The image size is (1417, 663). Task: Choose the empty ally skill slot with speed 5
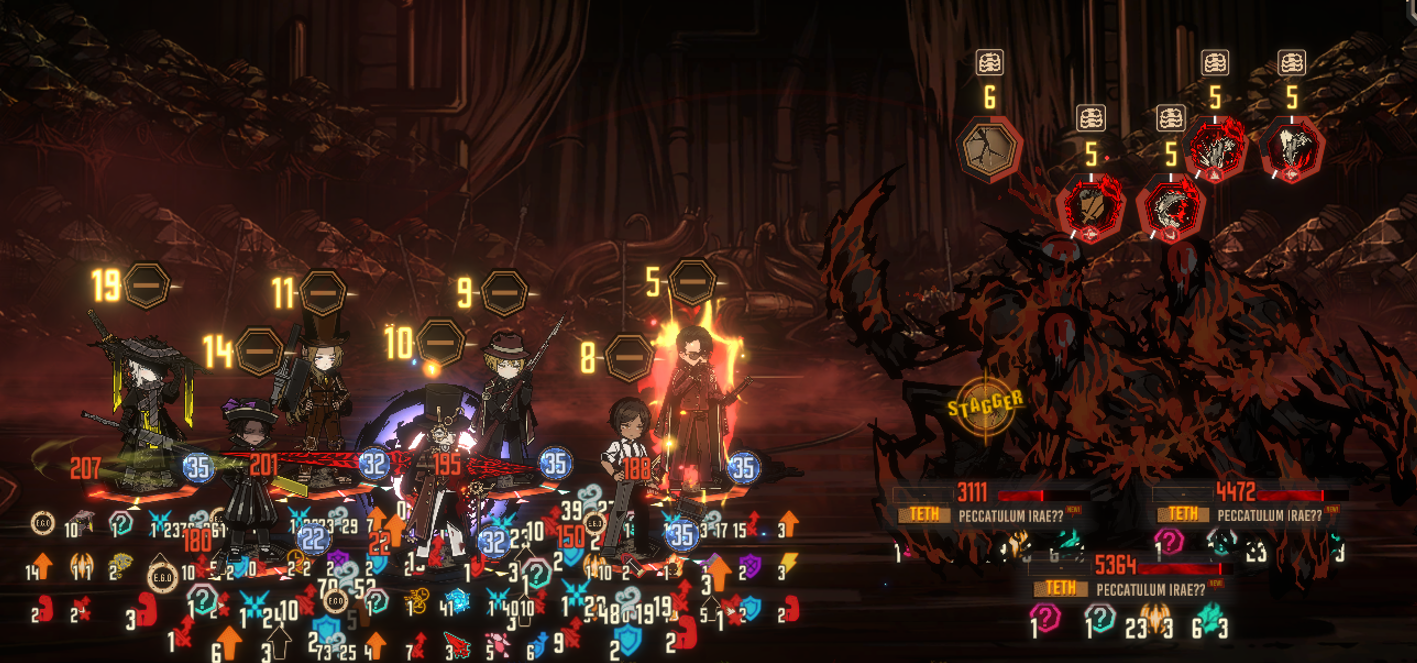(x=691, y=281)
